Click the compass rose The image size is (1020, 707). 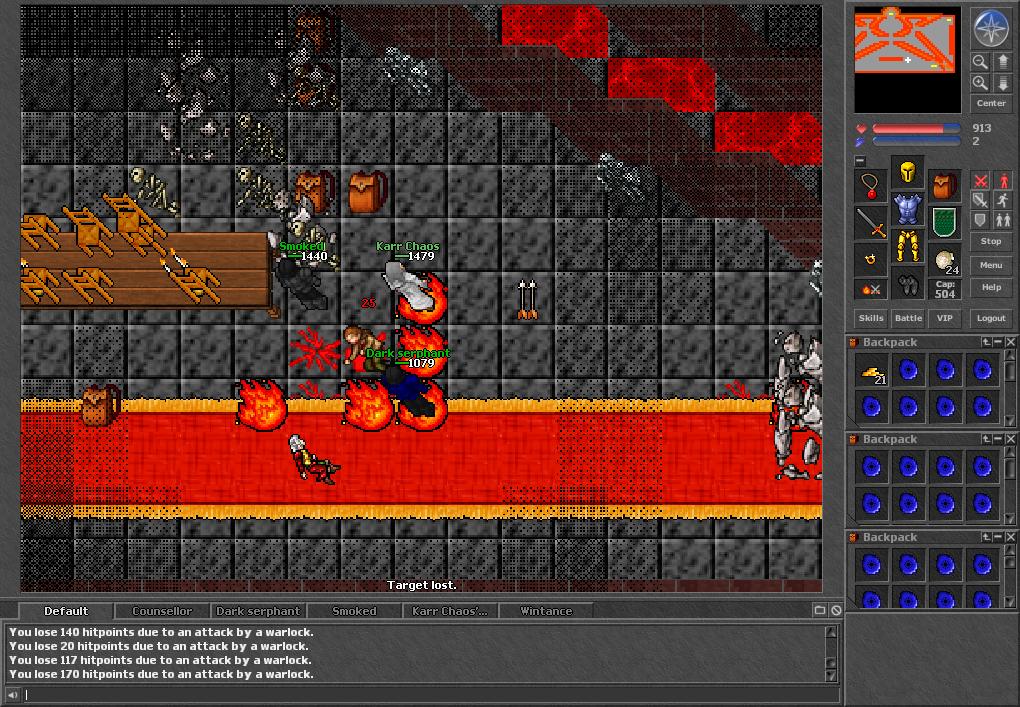click(x=991, y=28)
